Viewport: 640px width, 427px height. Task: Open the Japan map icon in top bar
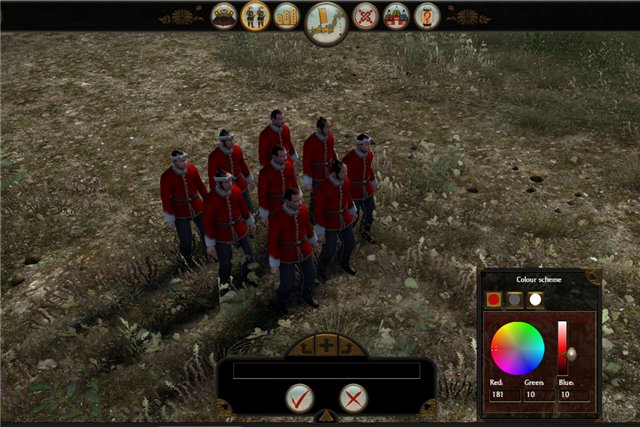click(x=326, y=20)
